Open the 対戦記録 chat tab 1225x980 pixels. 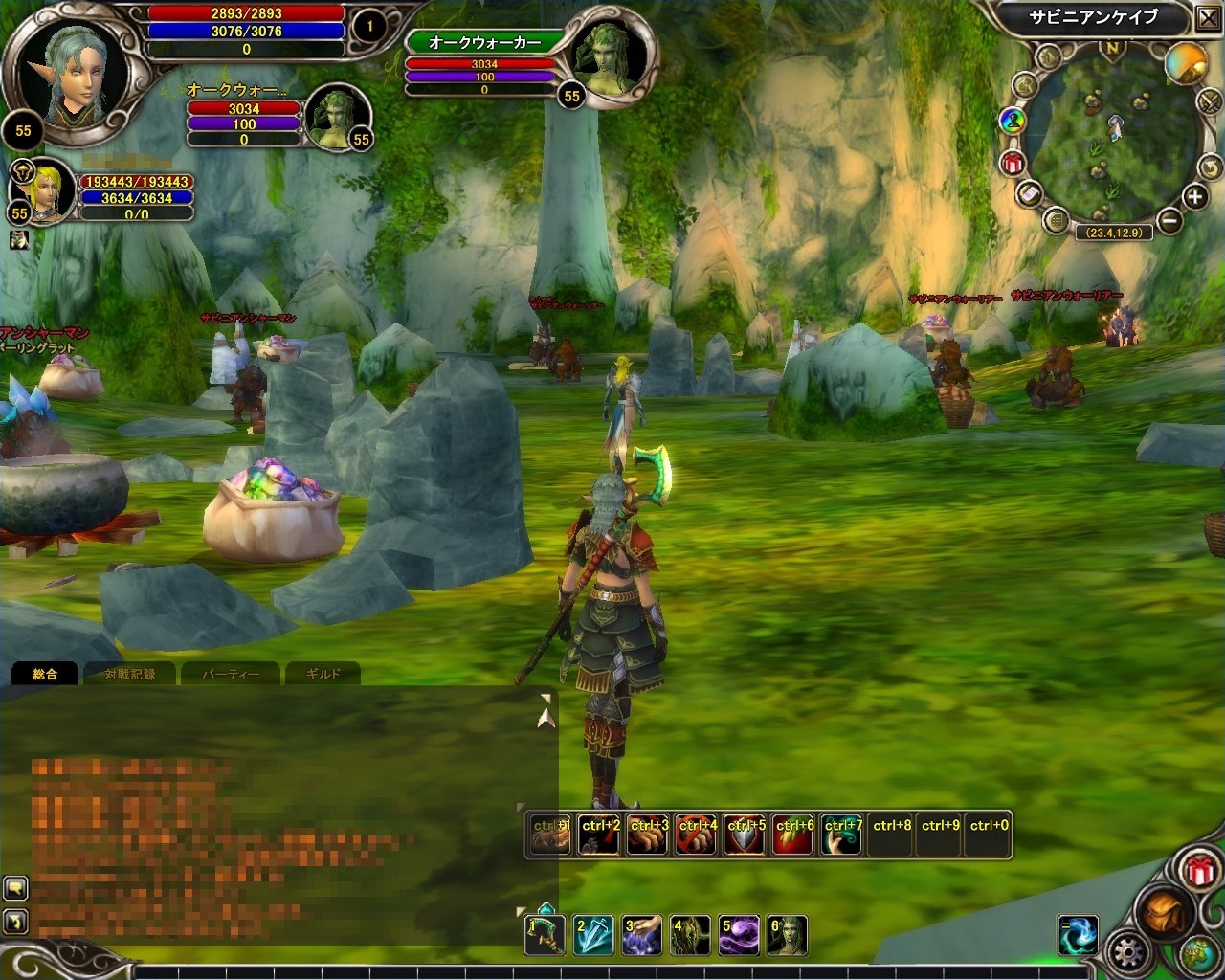(x=129, y=674)
